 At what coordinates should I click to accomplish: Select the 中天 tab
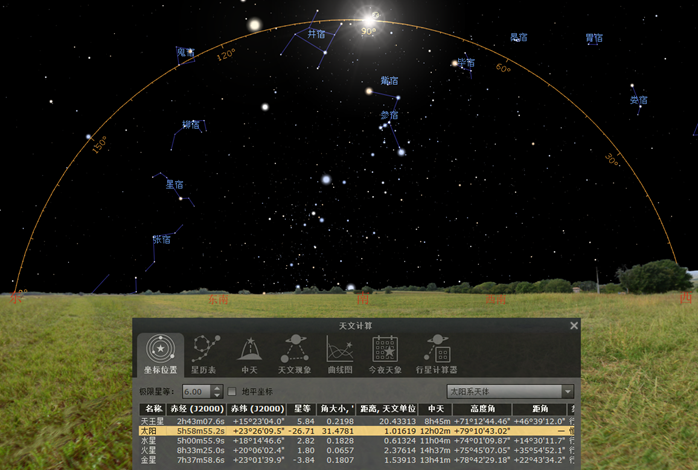pos(248,355)
